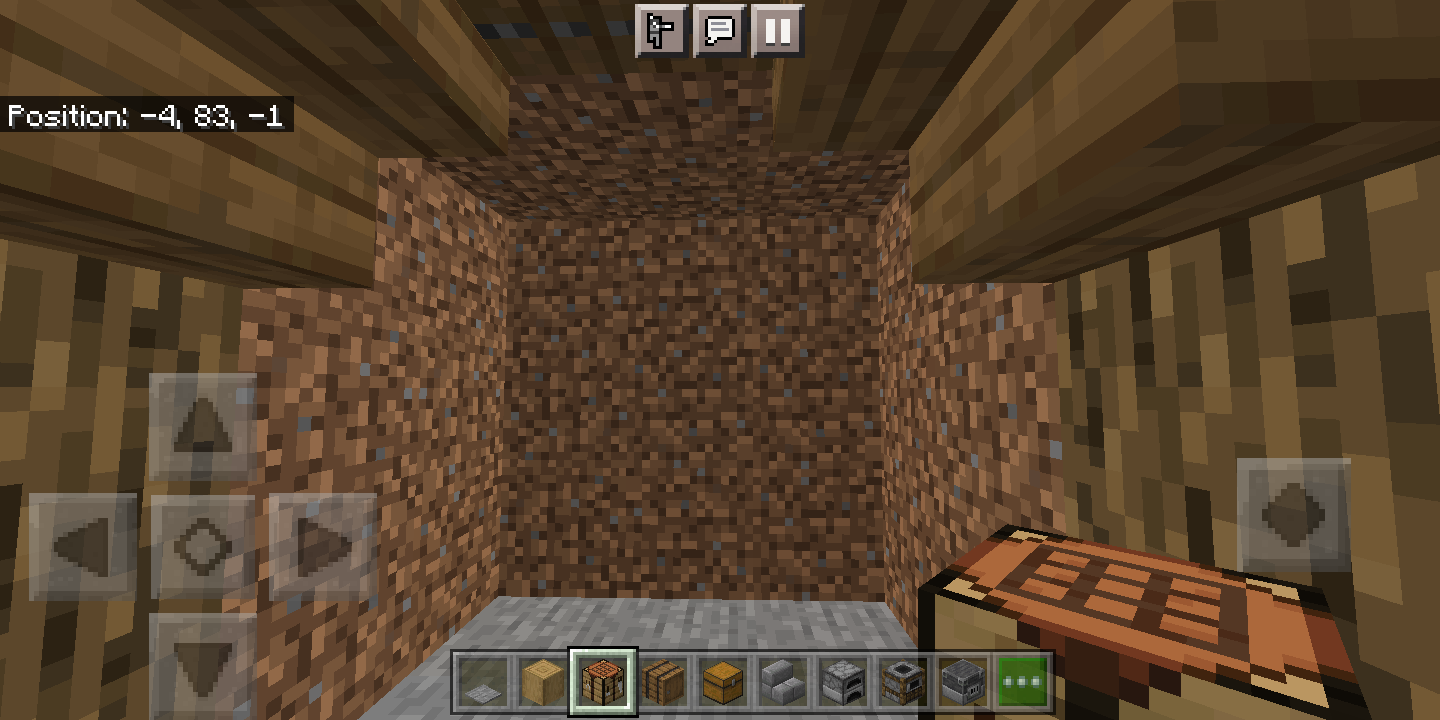Select the stone pressure plate slot
The height and width of the screenshot is (720, 1440).
tap(481, 680)
